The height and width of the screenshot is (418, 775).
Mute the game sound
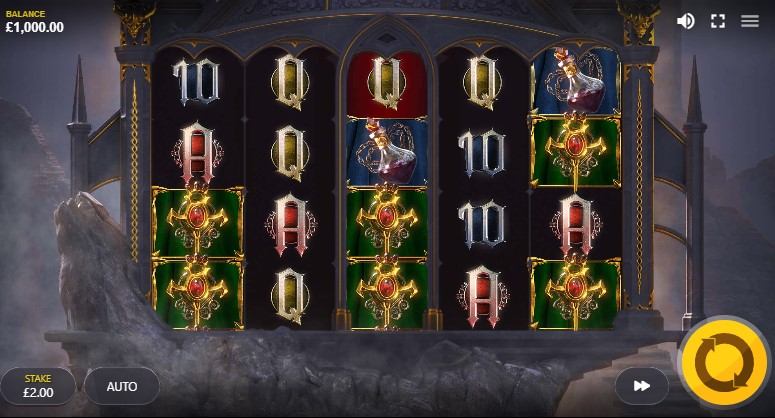pyautogui.click(x=686, y=21)
